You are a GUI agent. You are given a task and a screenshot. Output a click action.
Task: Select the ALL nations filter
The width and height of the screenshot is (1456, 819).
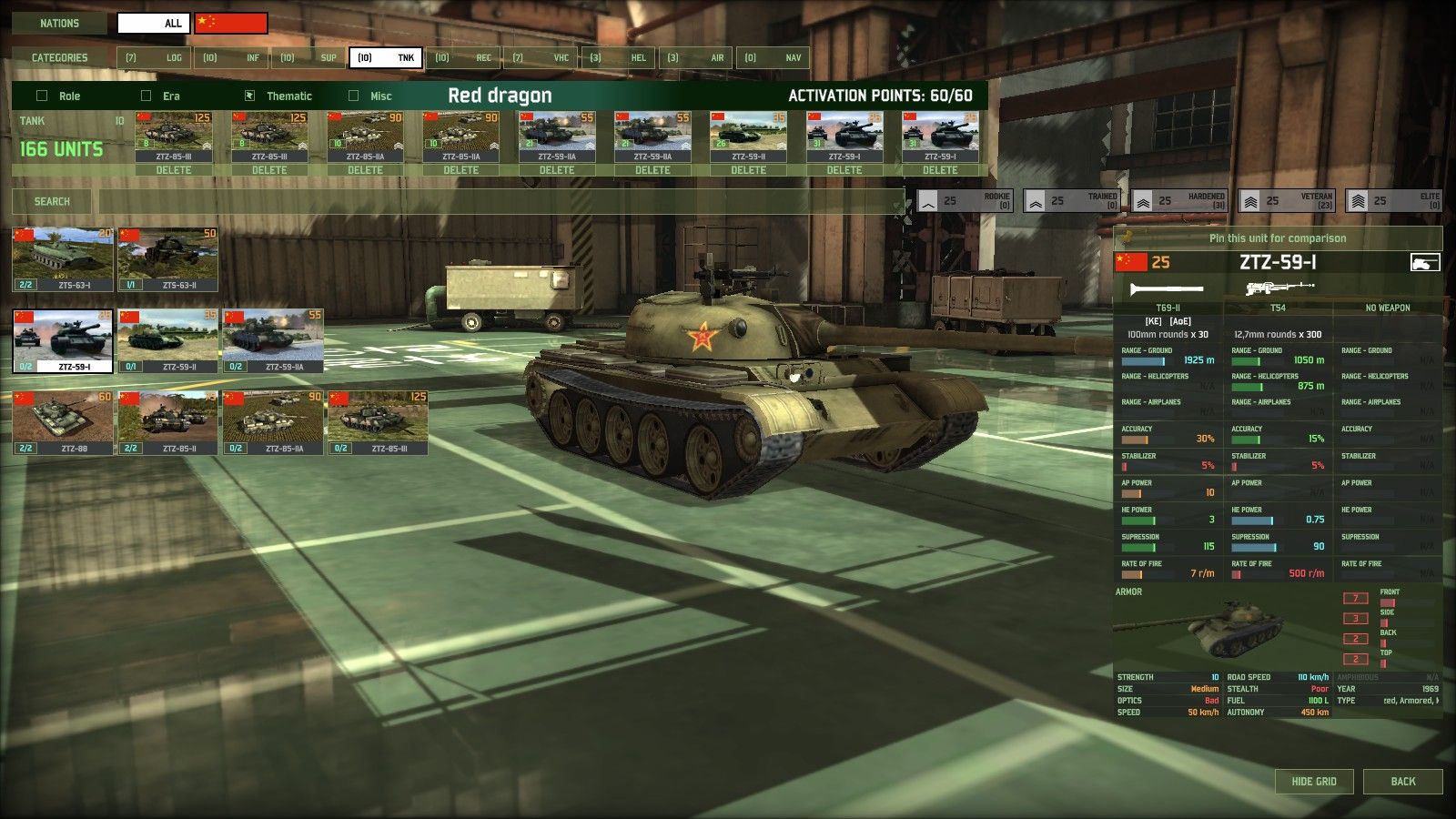point(154,23)
